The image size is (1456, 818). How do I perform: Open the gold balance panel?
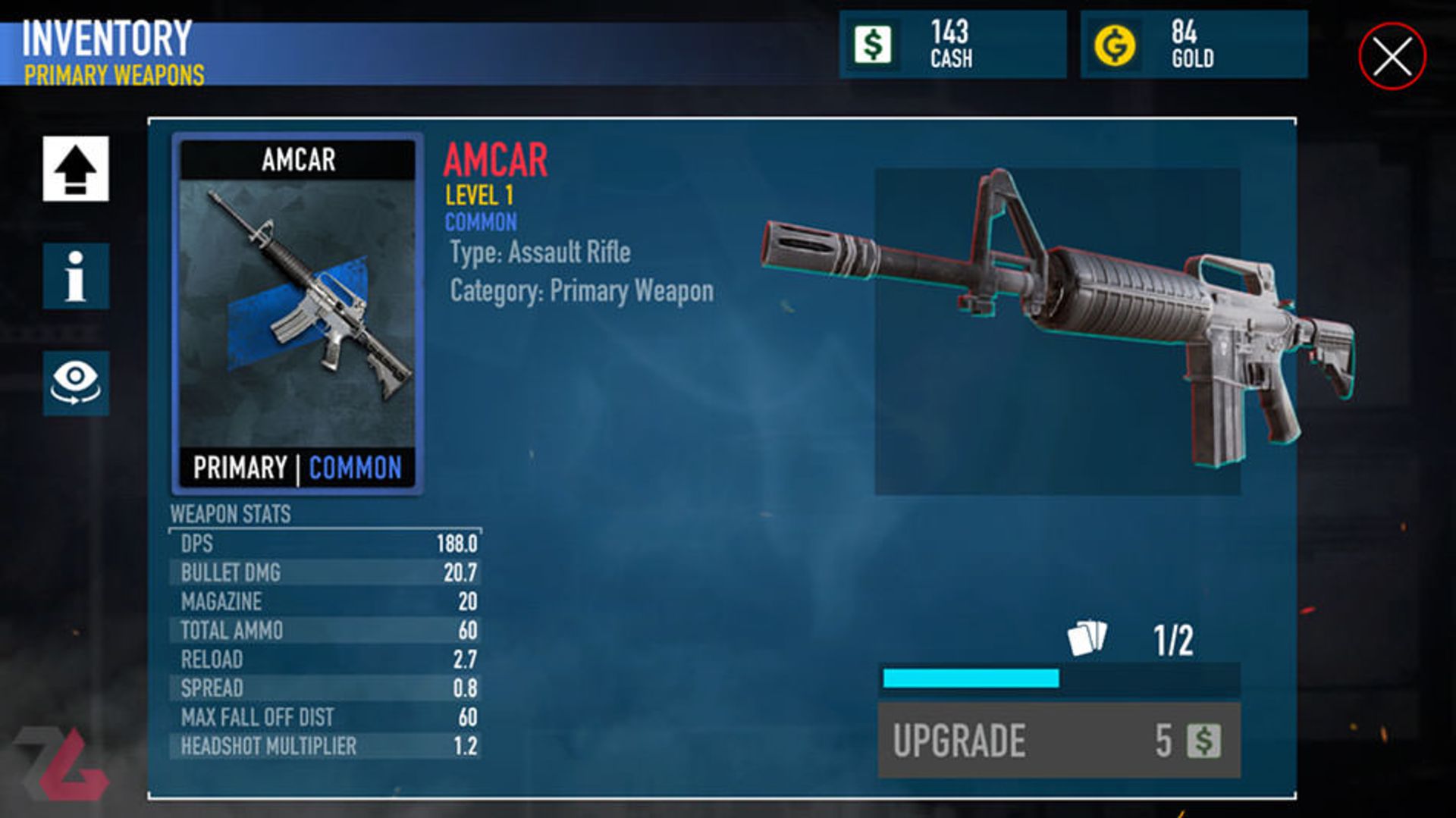tap(1194, 45)
